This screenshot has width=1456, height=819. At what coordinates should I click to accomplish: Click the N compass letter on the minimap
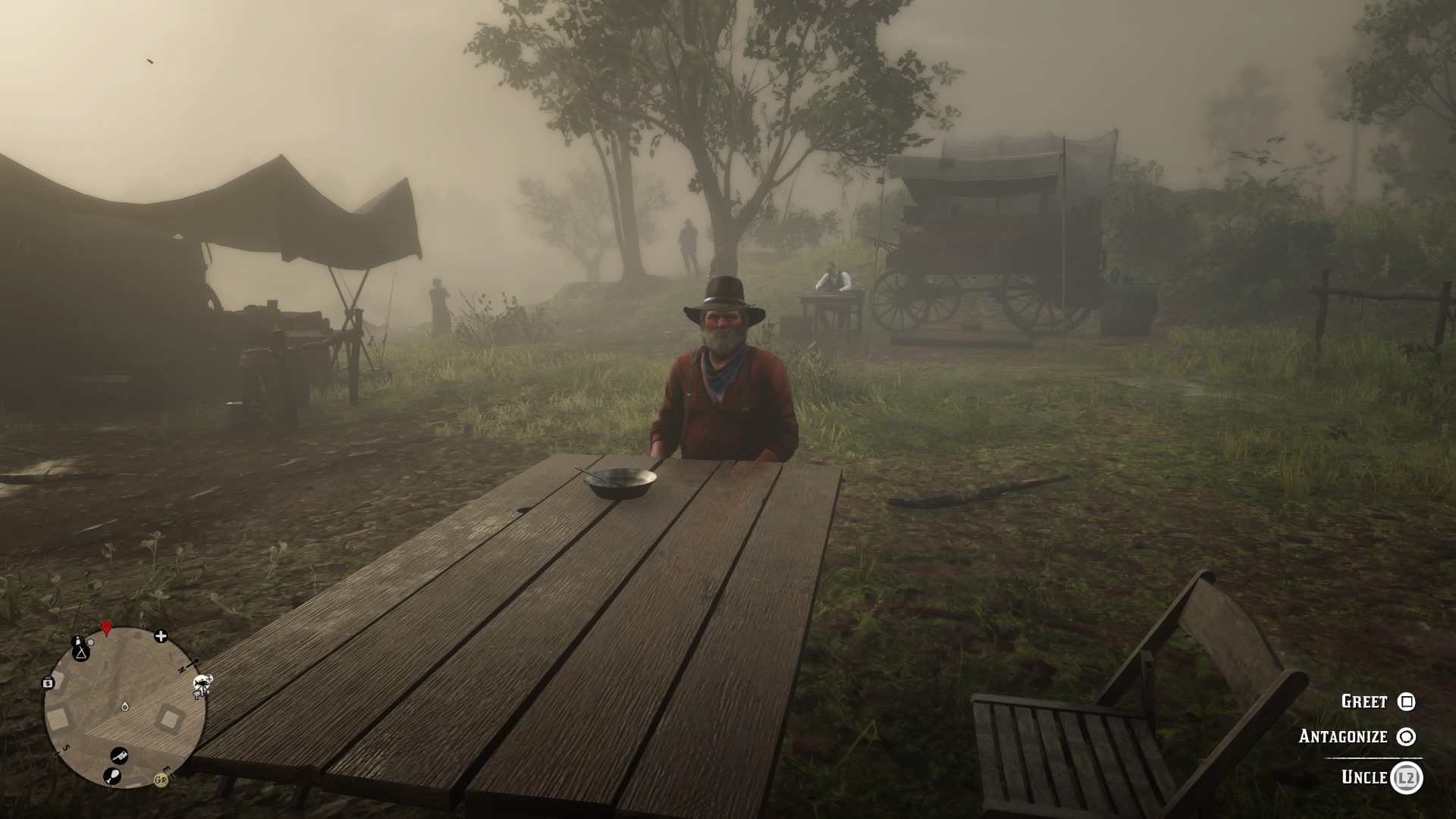(x=181, y=670)
